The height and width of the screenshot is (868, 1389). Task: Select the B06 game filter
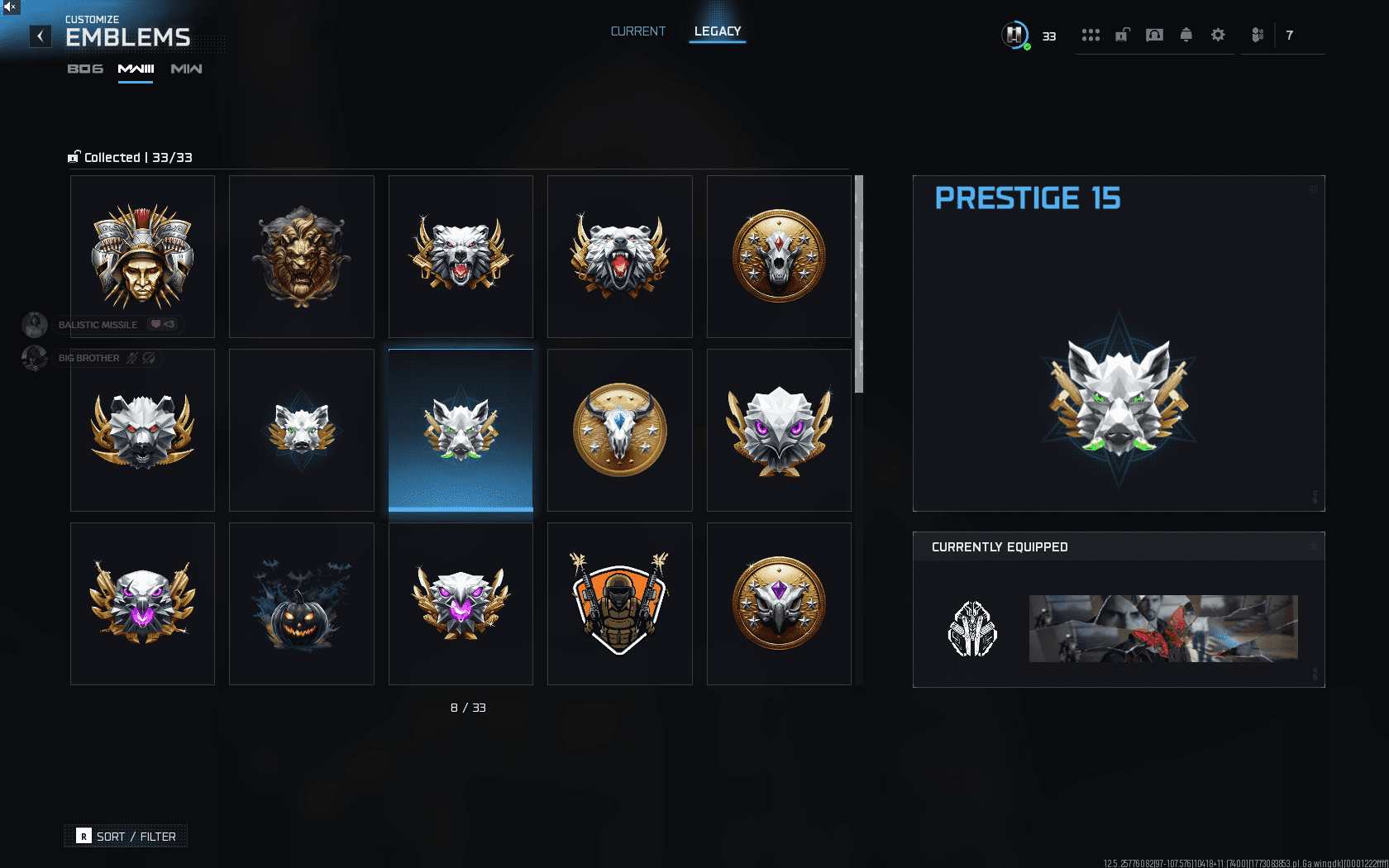click(x=84, y=69)
